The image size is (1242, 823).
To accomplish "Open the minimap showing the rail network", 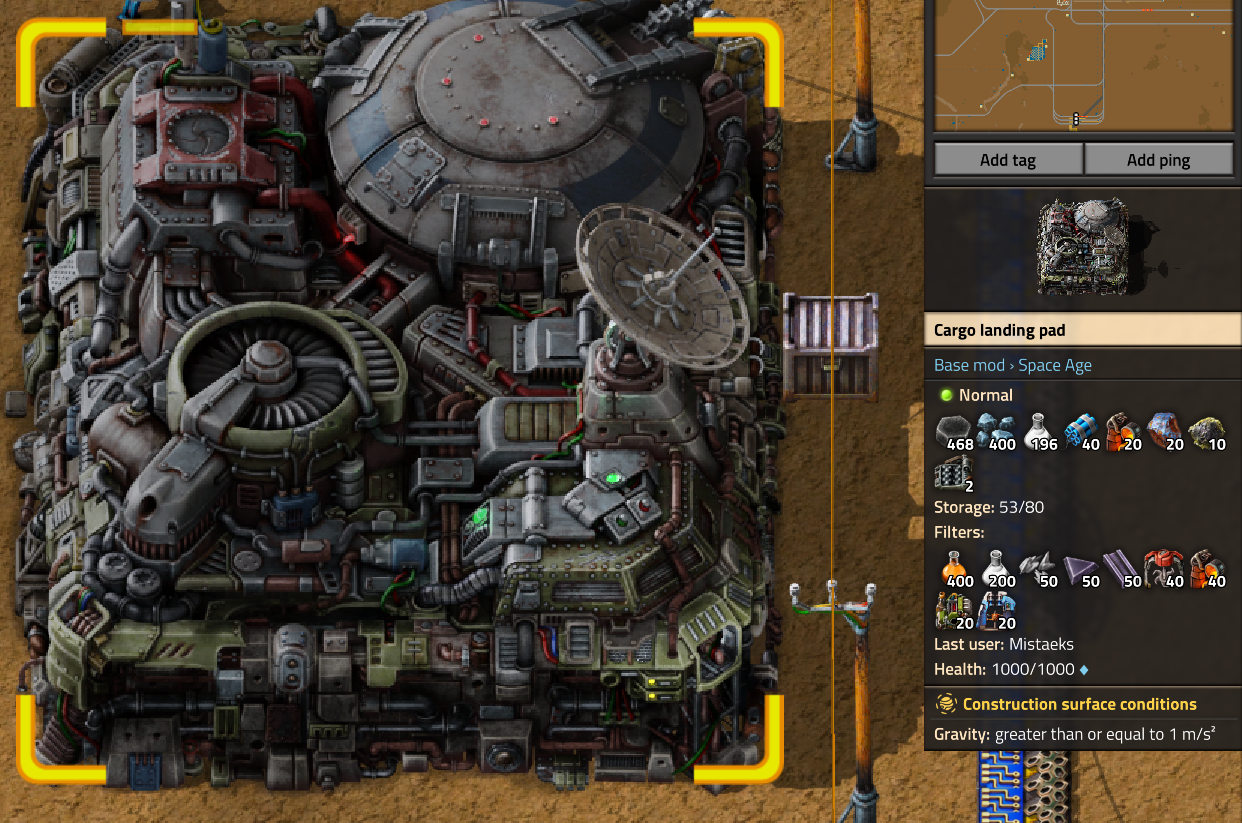I will pos(1084,65).
